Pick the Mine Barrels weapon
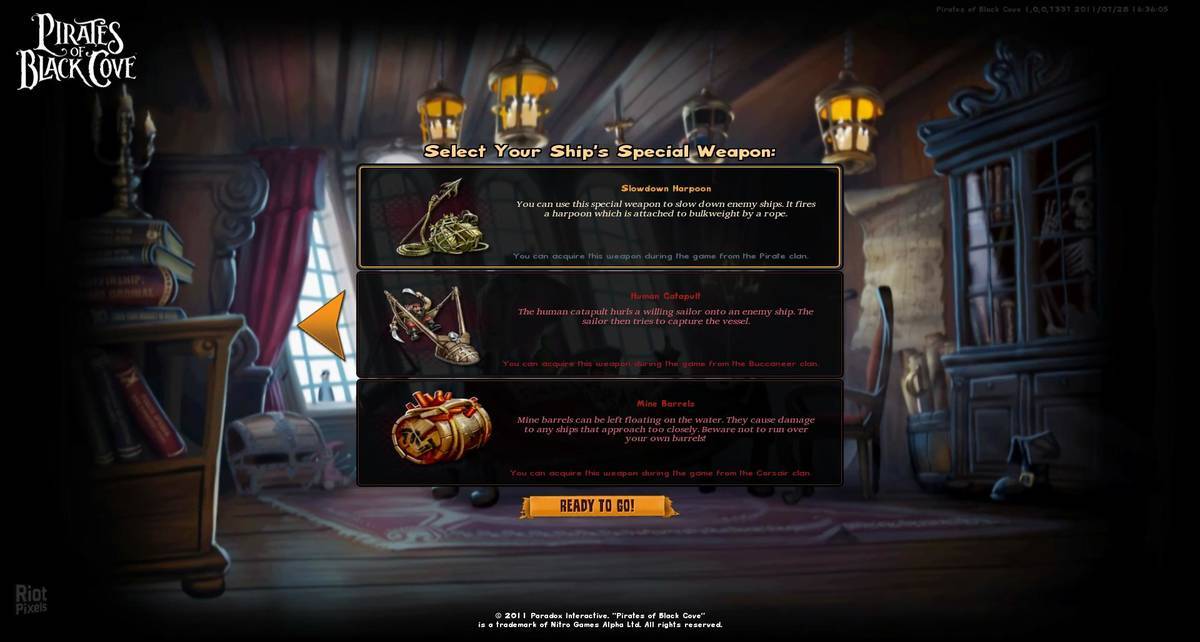This screenshot has width=1200, height=642. tap(599, 433)
